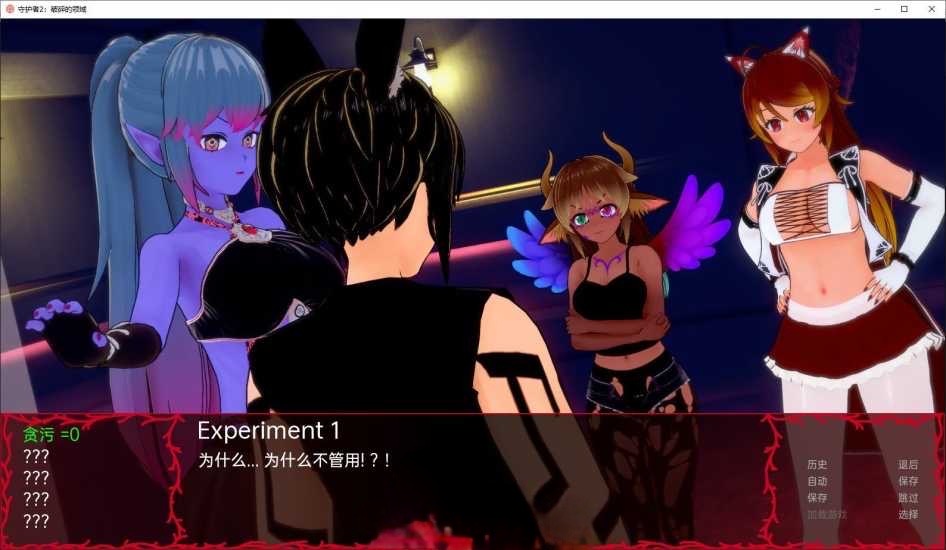Click 退后 (Back) to rewind dialogue

(x=907, y=465)
